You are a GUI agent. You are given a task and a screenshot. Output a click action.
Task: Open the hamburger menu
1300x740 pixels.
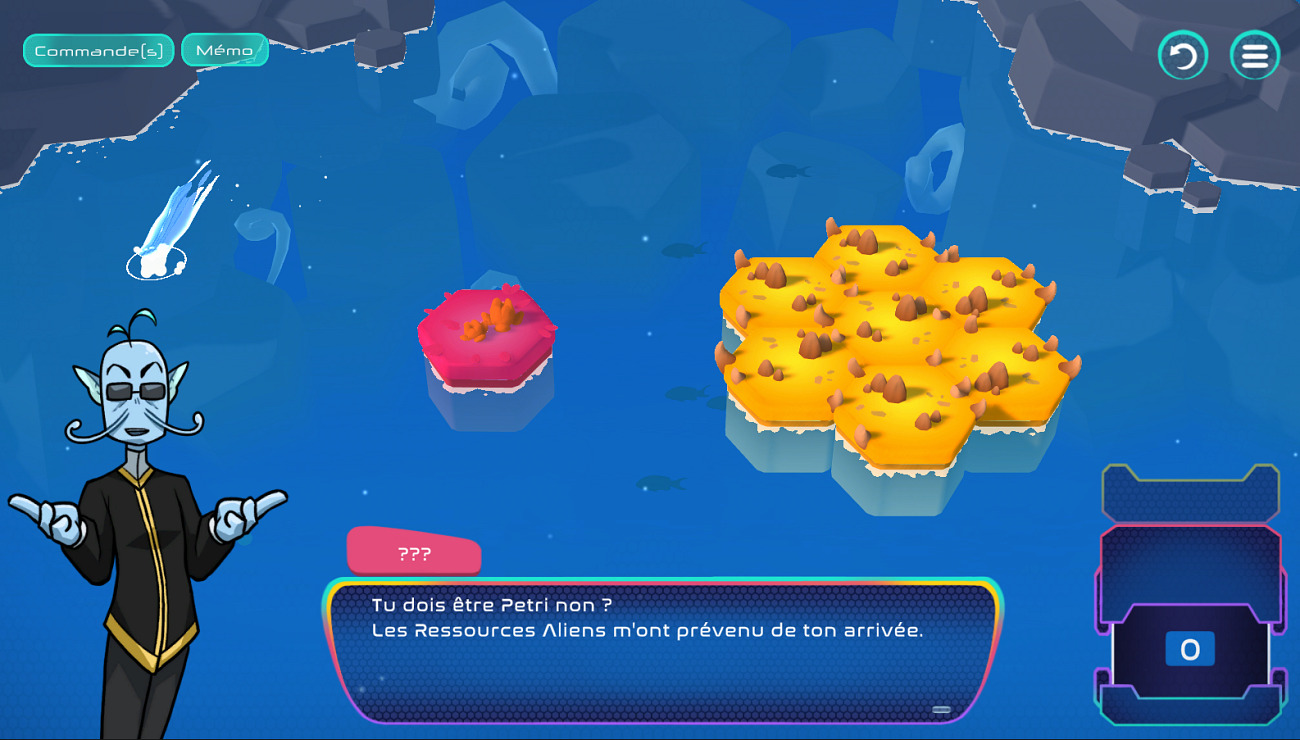pyautogui.click(x=1254, y=56)
